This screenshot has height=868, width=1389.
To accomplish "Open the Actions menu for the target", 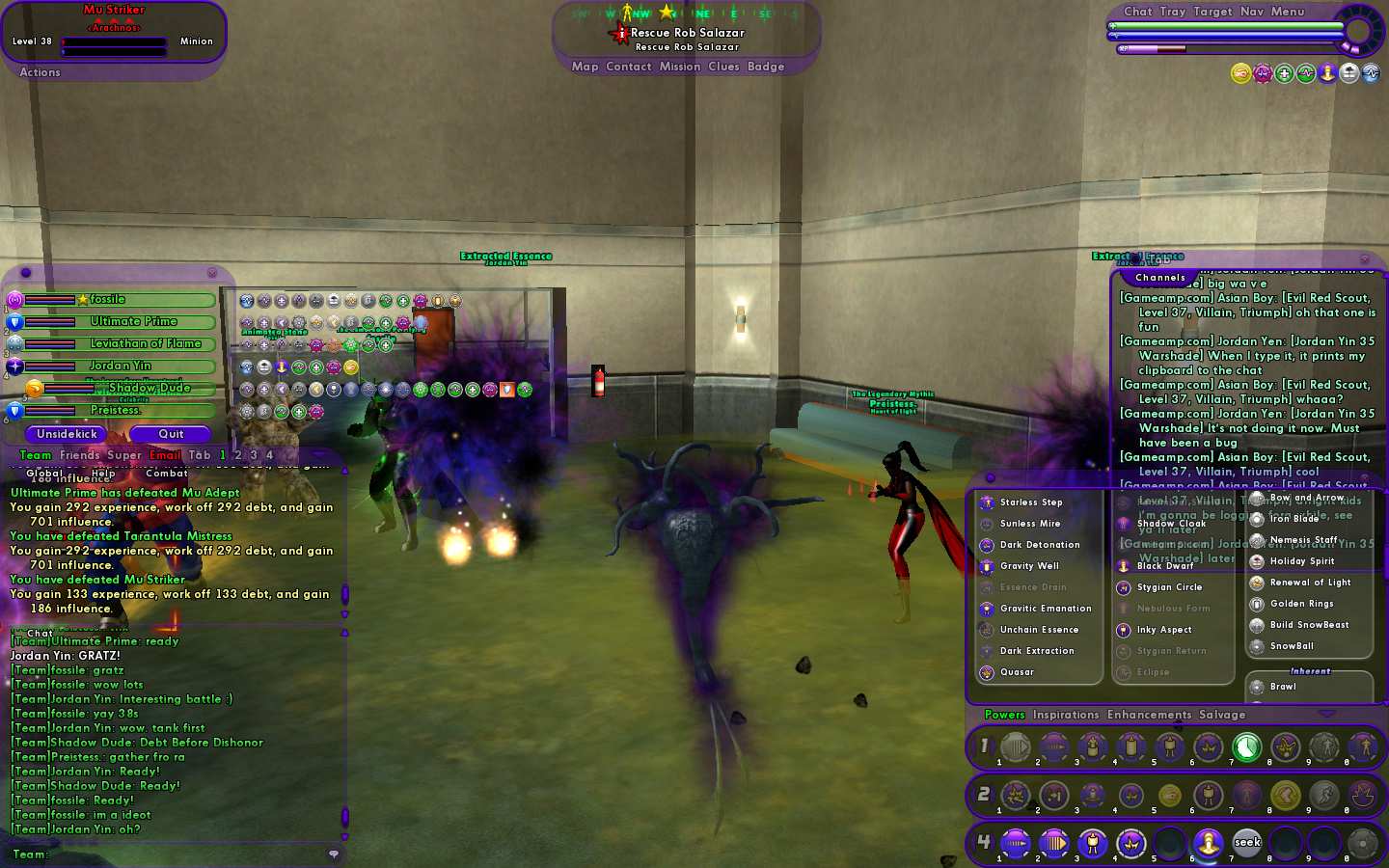I will (x=40, y=72).
